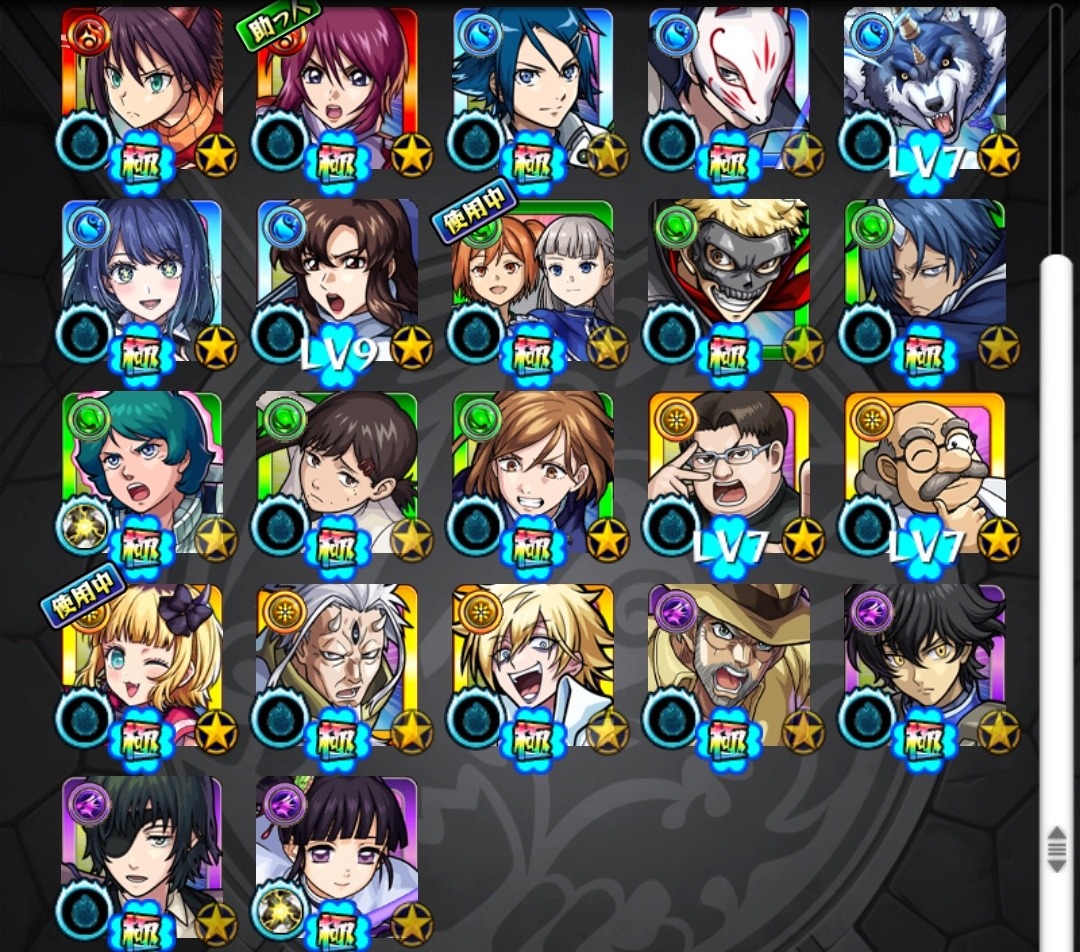Click the vertical scrollbar handle
Image resolution: width=1080 pixels, height=952 pixels.
1057,848
